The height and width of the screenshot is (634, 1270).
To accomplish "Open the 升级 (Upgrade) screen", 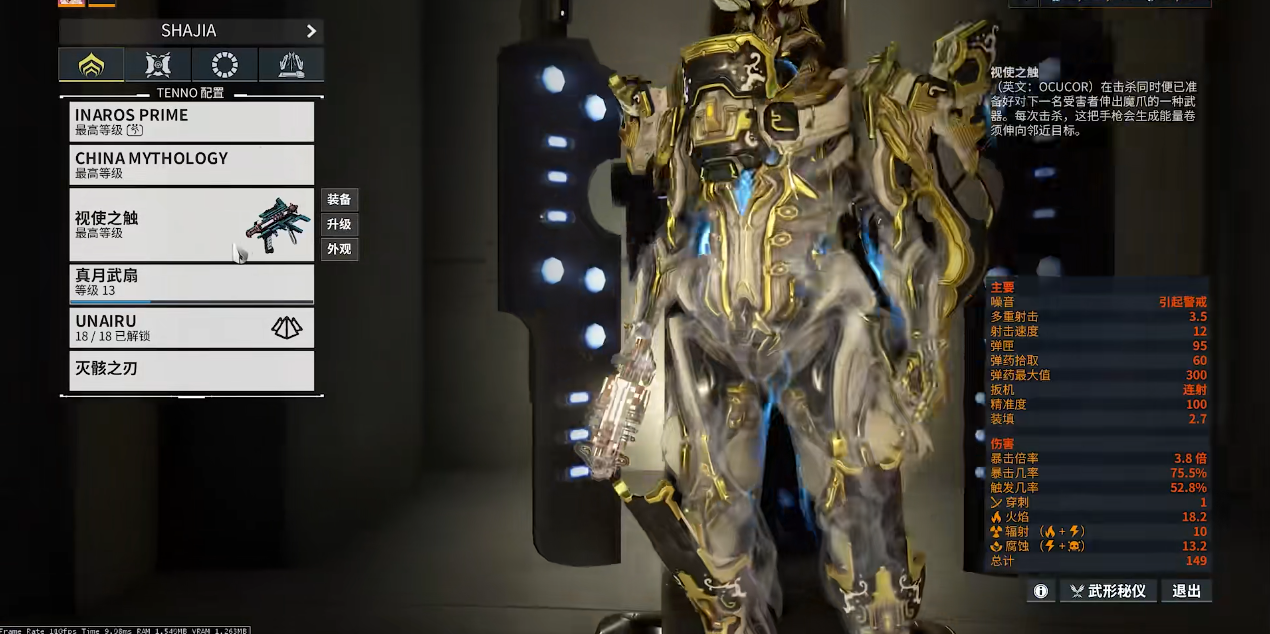I will coord(339,224).
